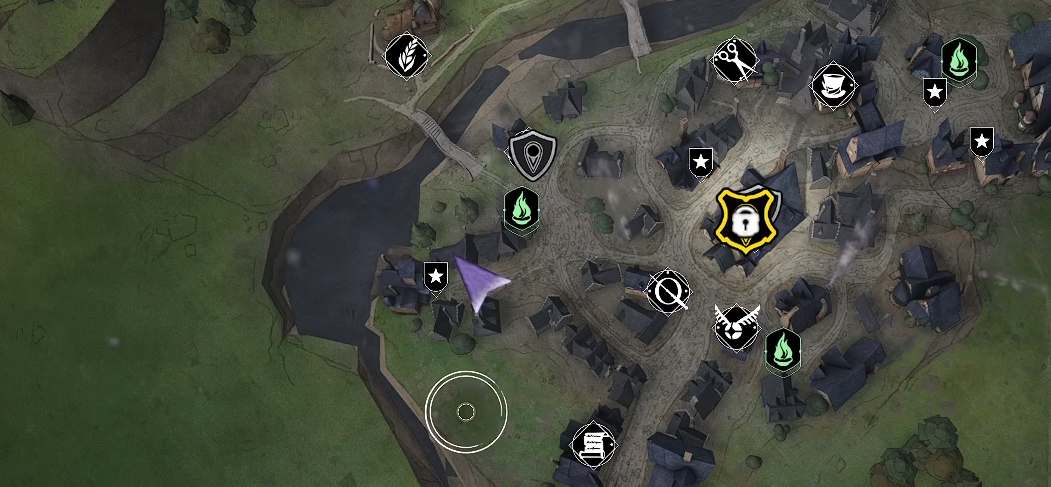Open the parchment scroll shop marker
This screenshot has height=487, width=1051.
coord(593,444)
